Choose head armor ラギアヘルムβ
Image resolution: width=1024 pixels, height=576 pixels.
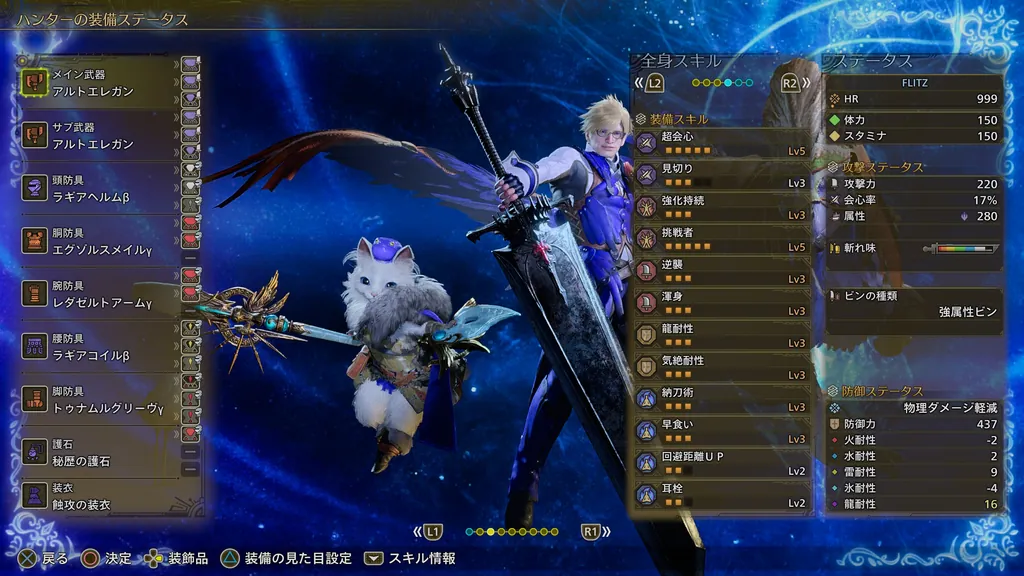click(97, 189)
